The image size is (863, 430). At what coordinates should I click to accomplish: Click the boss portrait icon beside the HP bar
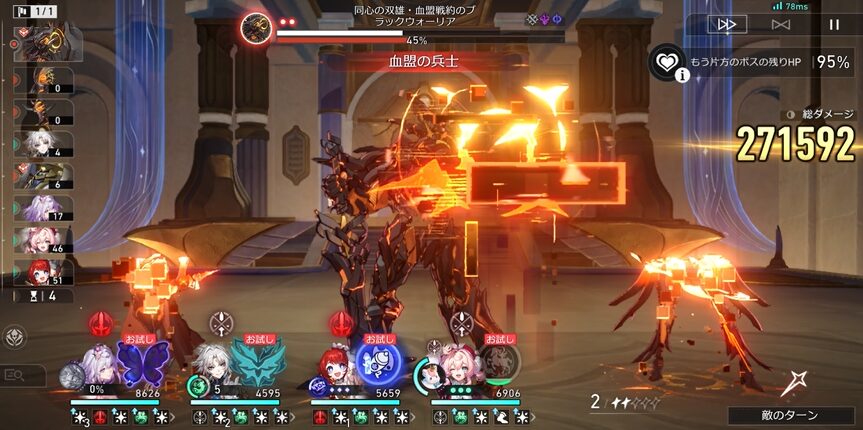click(254, 29)
